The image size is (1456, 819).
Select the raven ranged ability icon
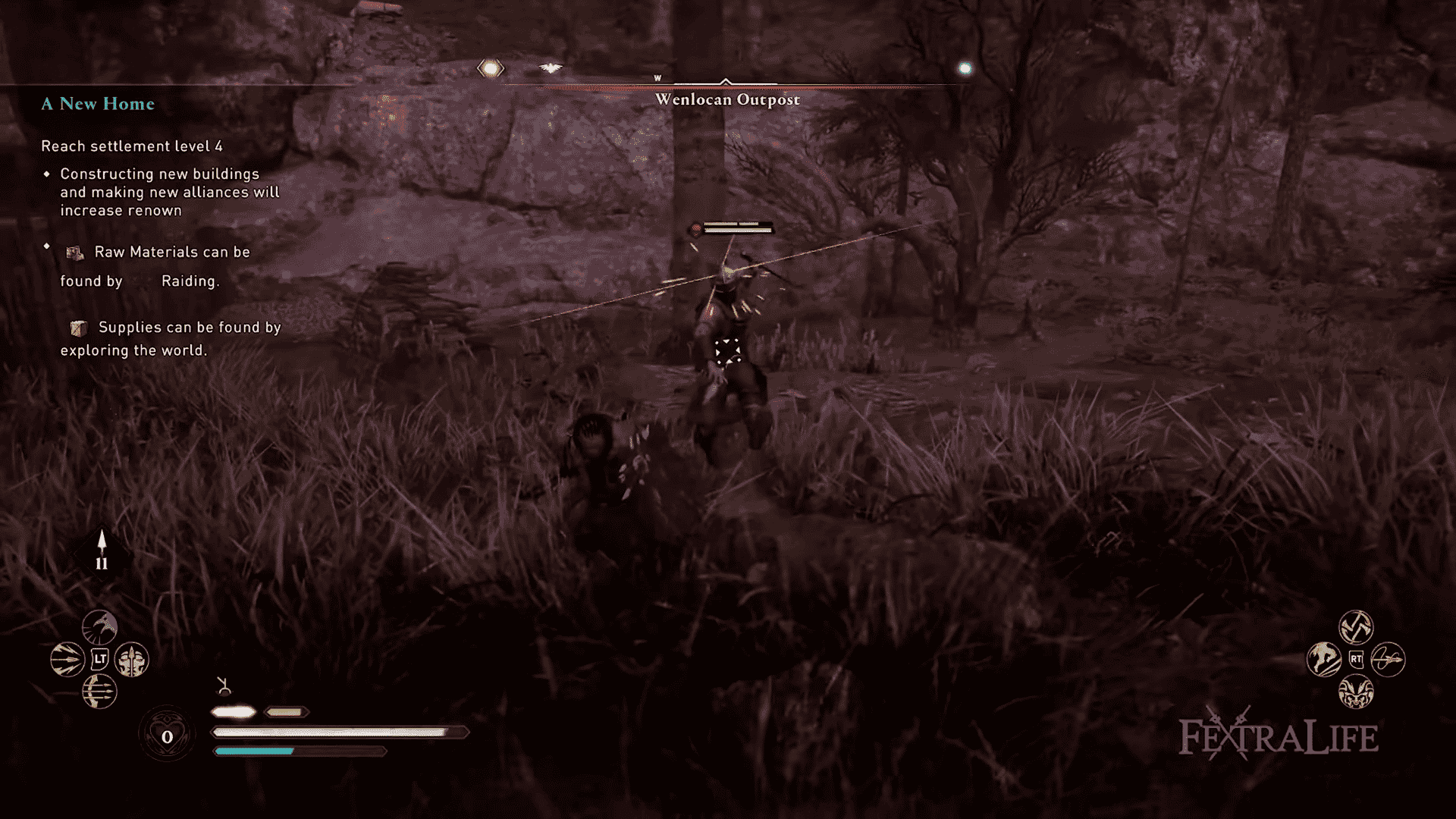100,626
